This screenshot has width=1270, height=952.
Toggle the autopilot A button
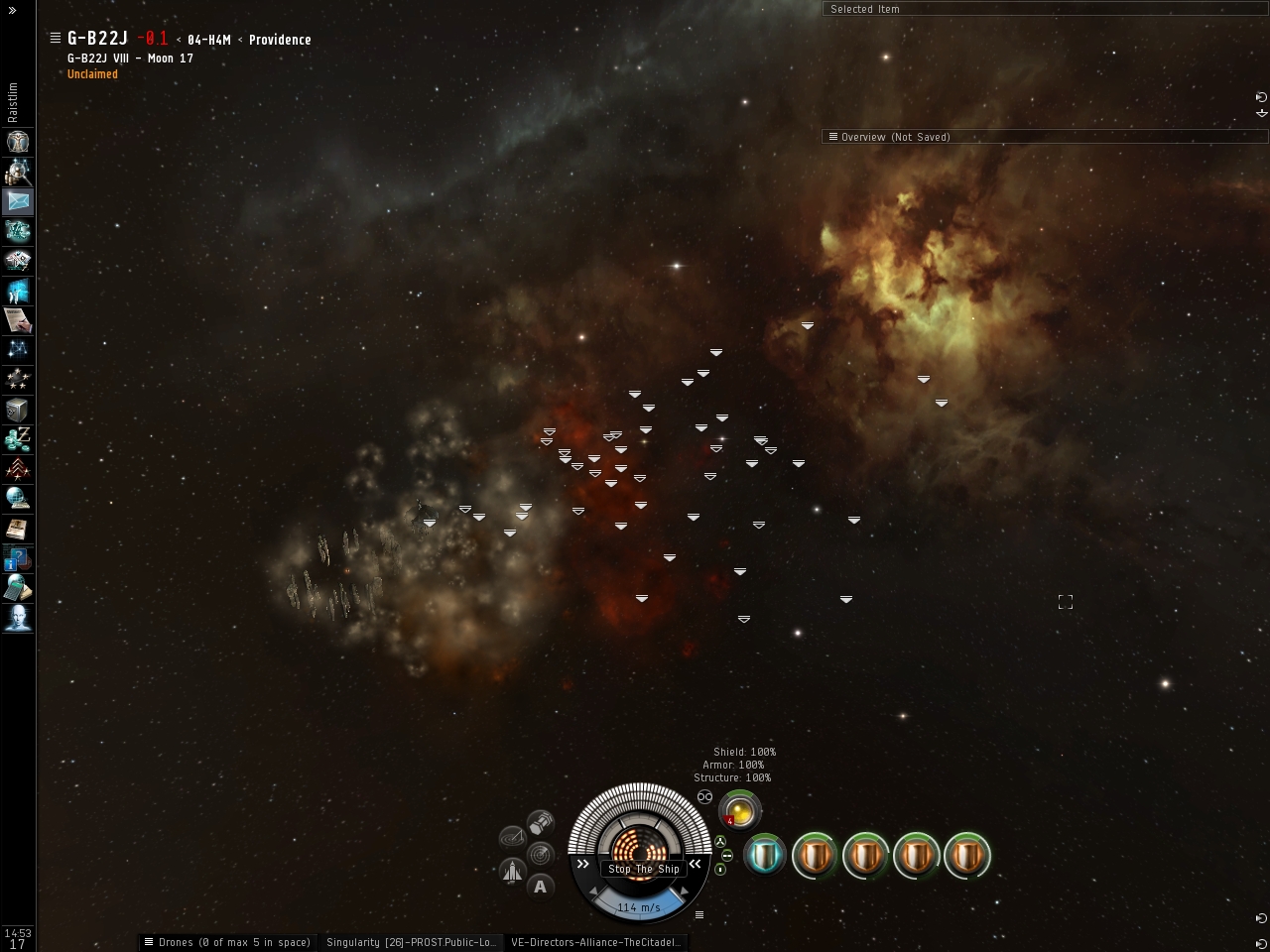click(x=540, y=887)
